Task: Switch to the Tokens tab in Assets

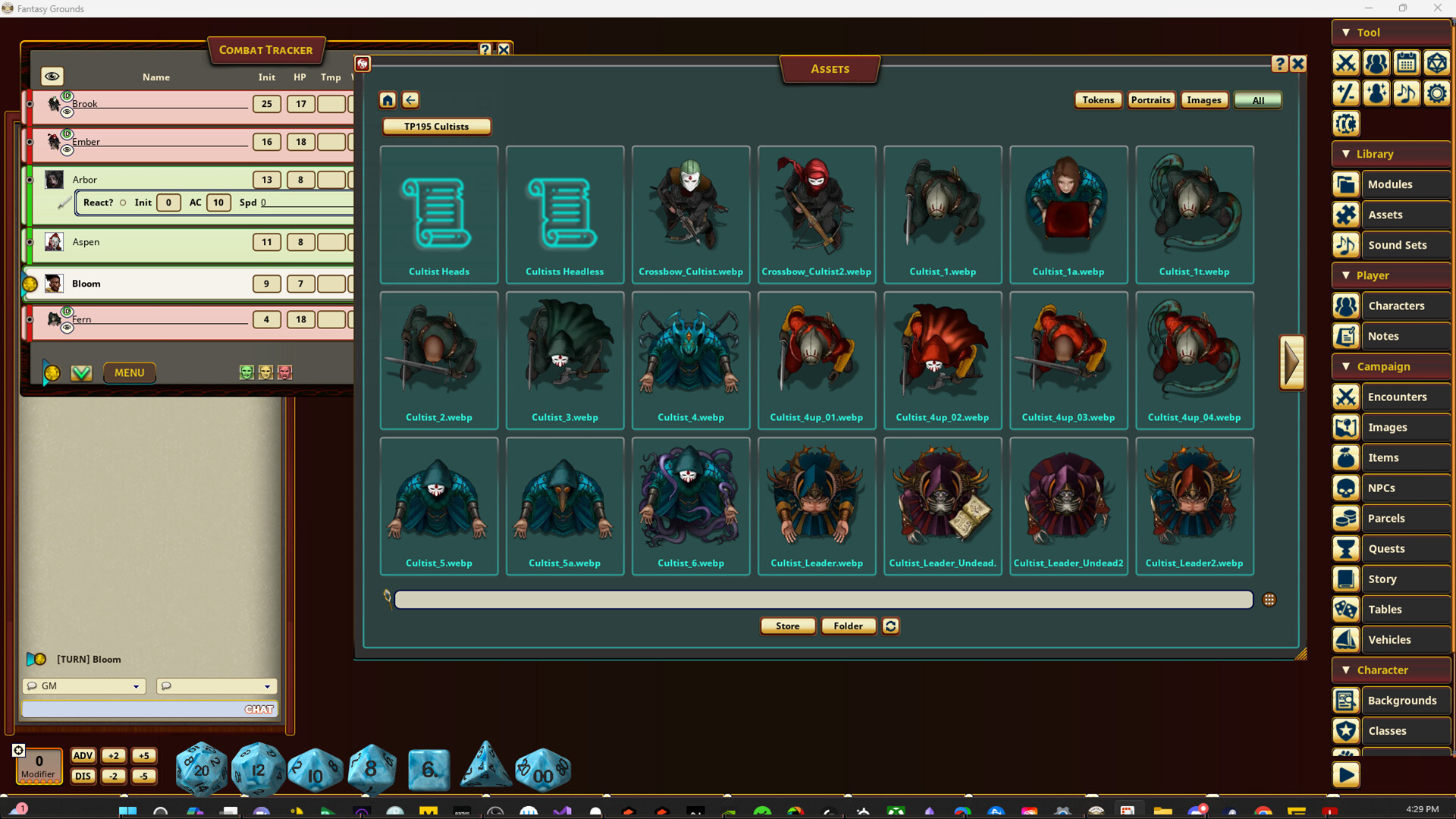Action: (x=1098, y=99)
